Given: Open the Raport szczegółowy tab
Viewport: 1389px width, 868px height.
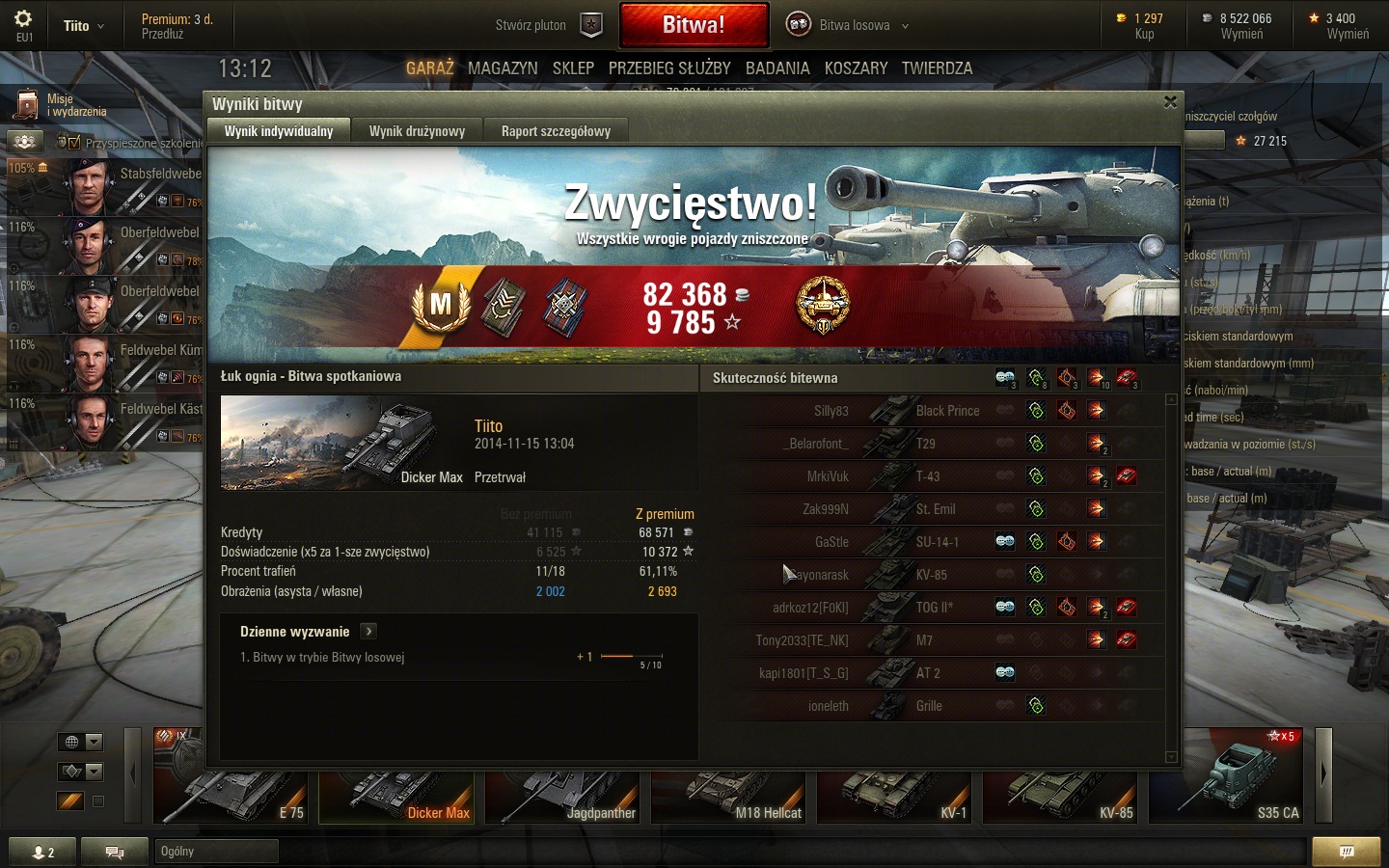Looking at the screenshot, I should coord(556,131).
